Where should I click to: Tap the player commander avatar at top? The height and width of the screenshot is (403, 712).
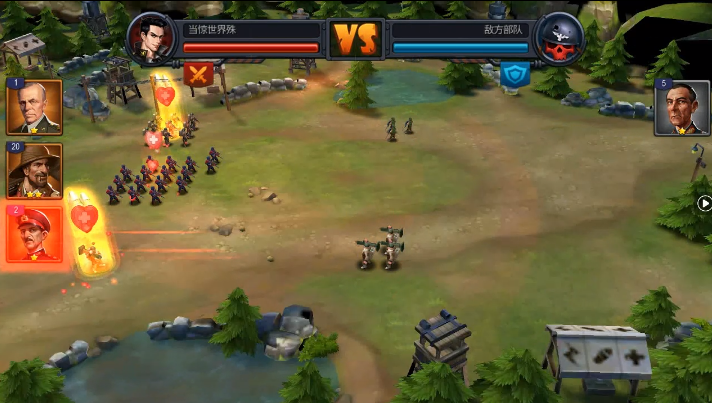click(x=152, y=38)
